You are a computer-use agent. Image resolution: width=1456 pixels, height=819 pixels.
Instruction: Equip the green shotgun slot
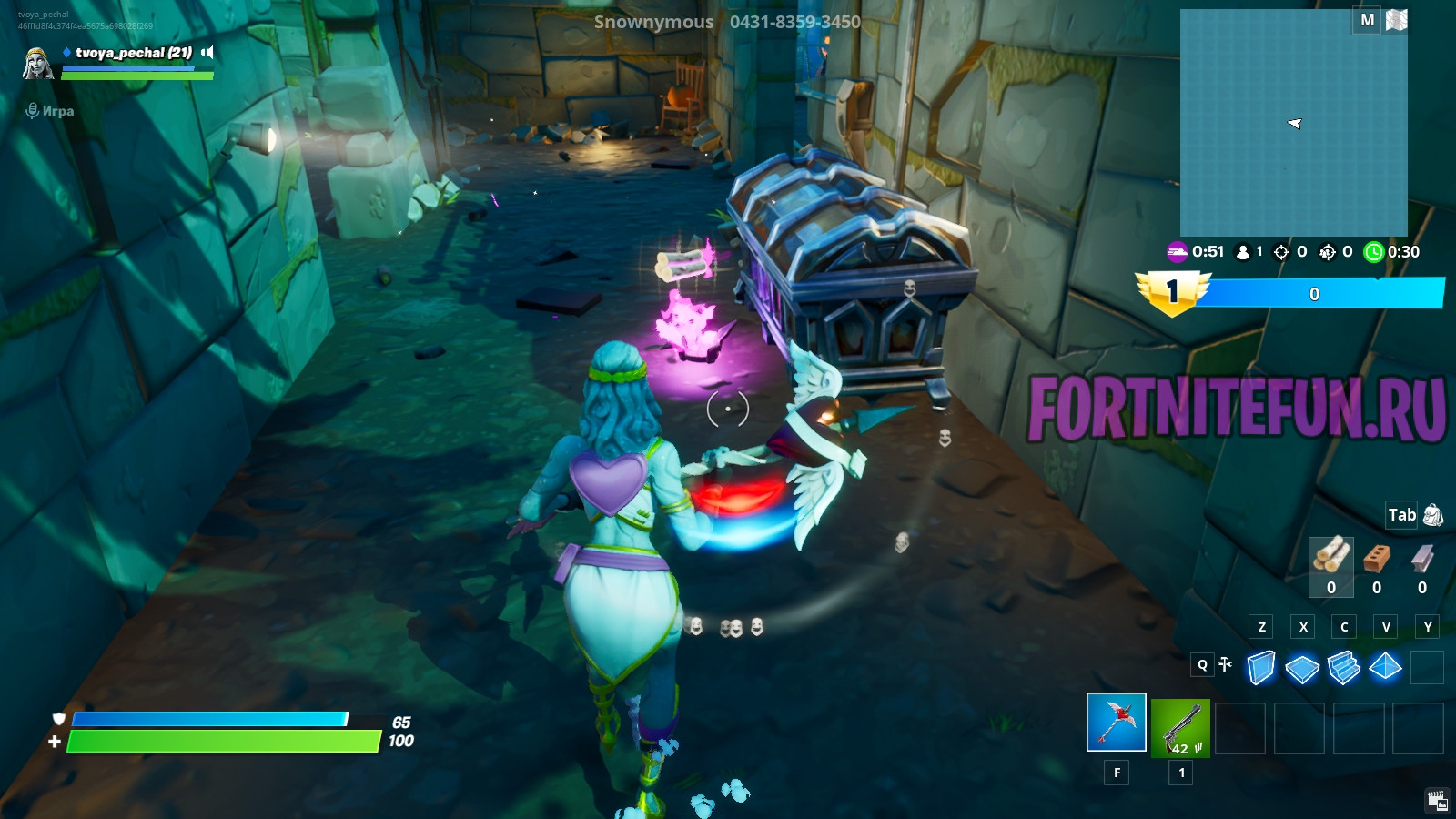tap(1180, 727)
